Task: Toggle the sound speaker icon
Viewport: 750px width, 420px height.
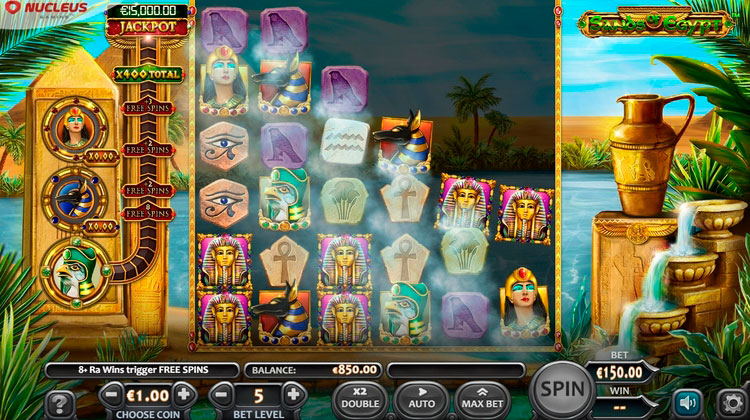Action: click(x=687, y=402)
